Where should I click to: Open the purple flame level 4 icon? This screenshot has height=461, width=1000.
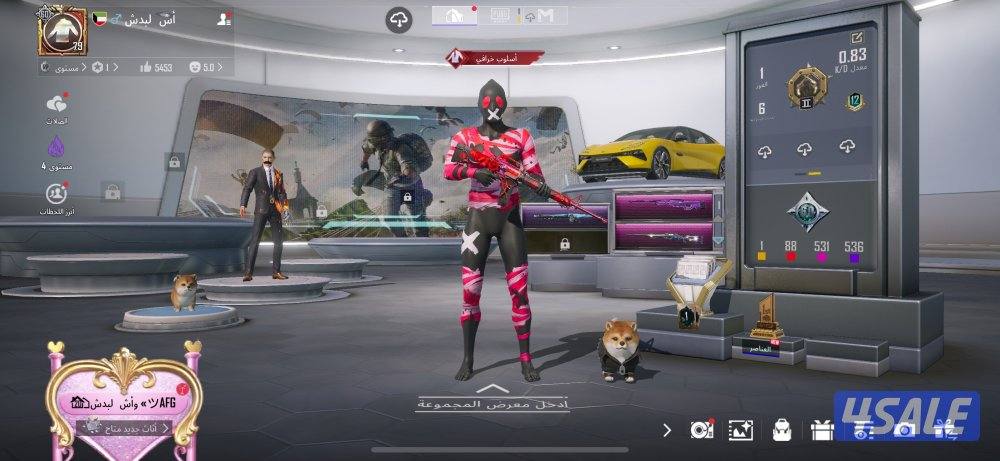57,149
